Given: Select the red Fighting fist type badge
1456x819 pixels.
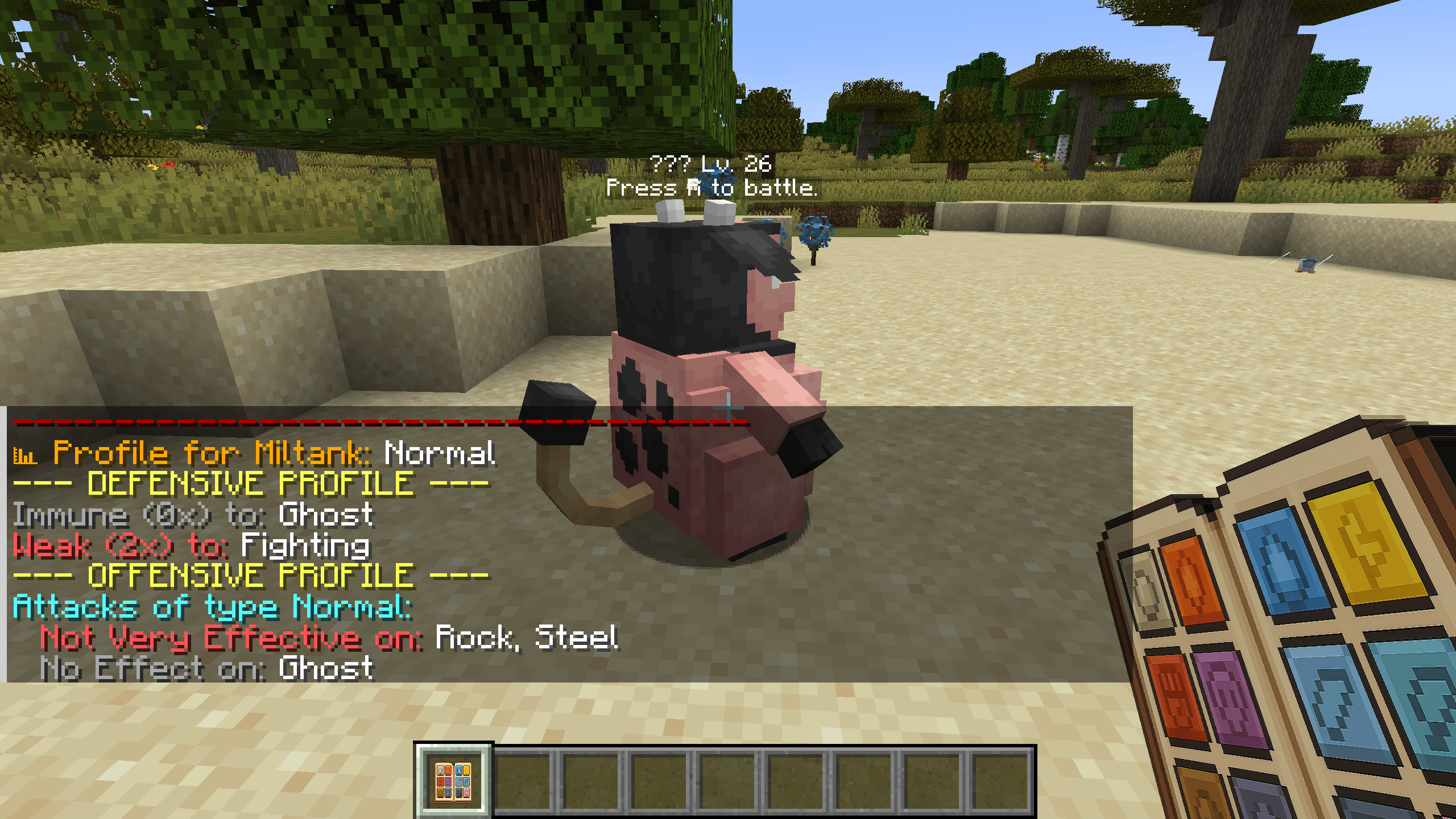Looking at the screenshot, I should pyautogui.click(x=1173, y=696).
